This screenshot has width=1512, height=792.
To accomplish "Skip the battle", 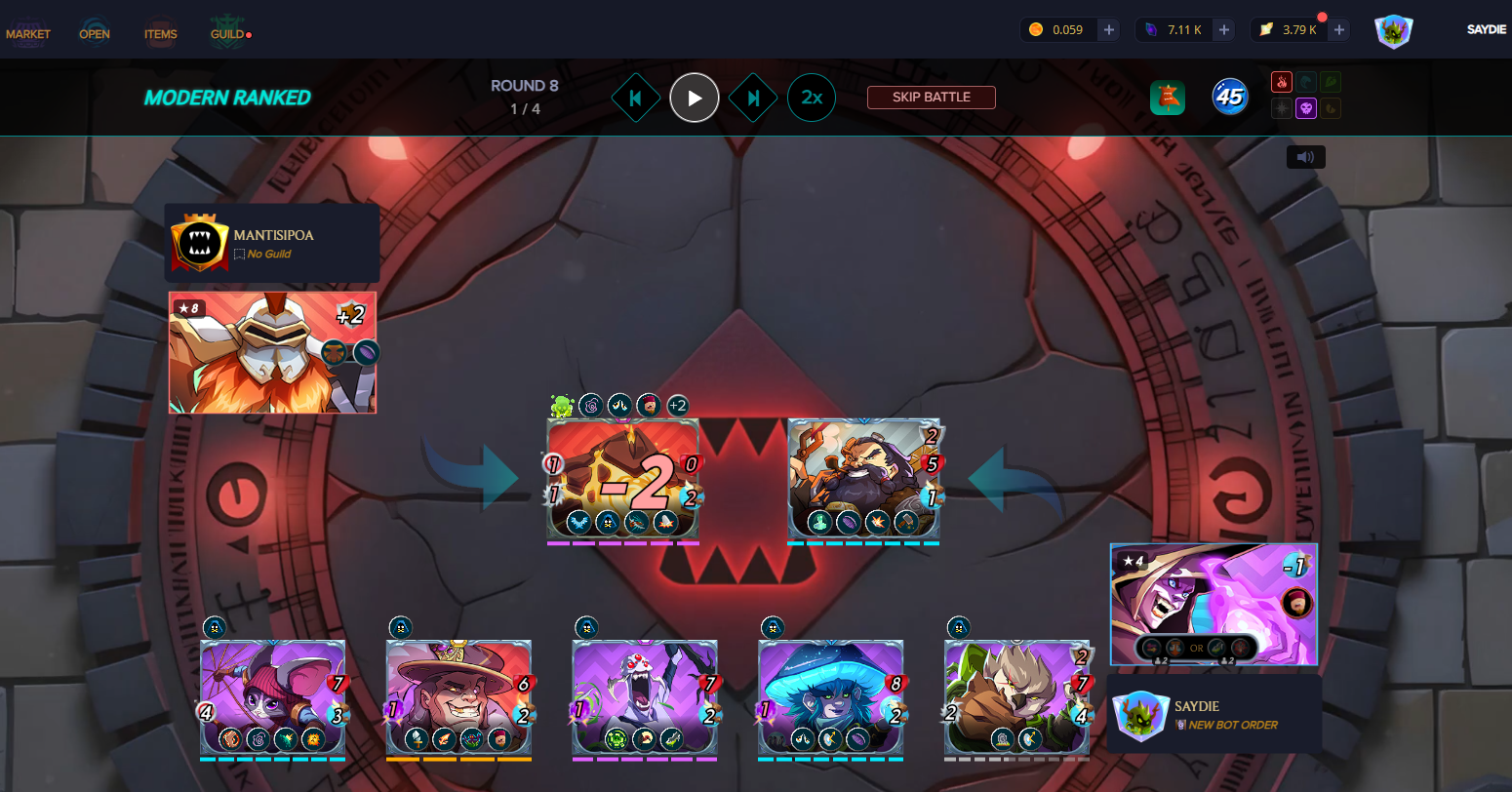I will pyautogui.click(x=932, y=98).
